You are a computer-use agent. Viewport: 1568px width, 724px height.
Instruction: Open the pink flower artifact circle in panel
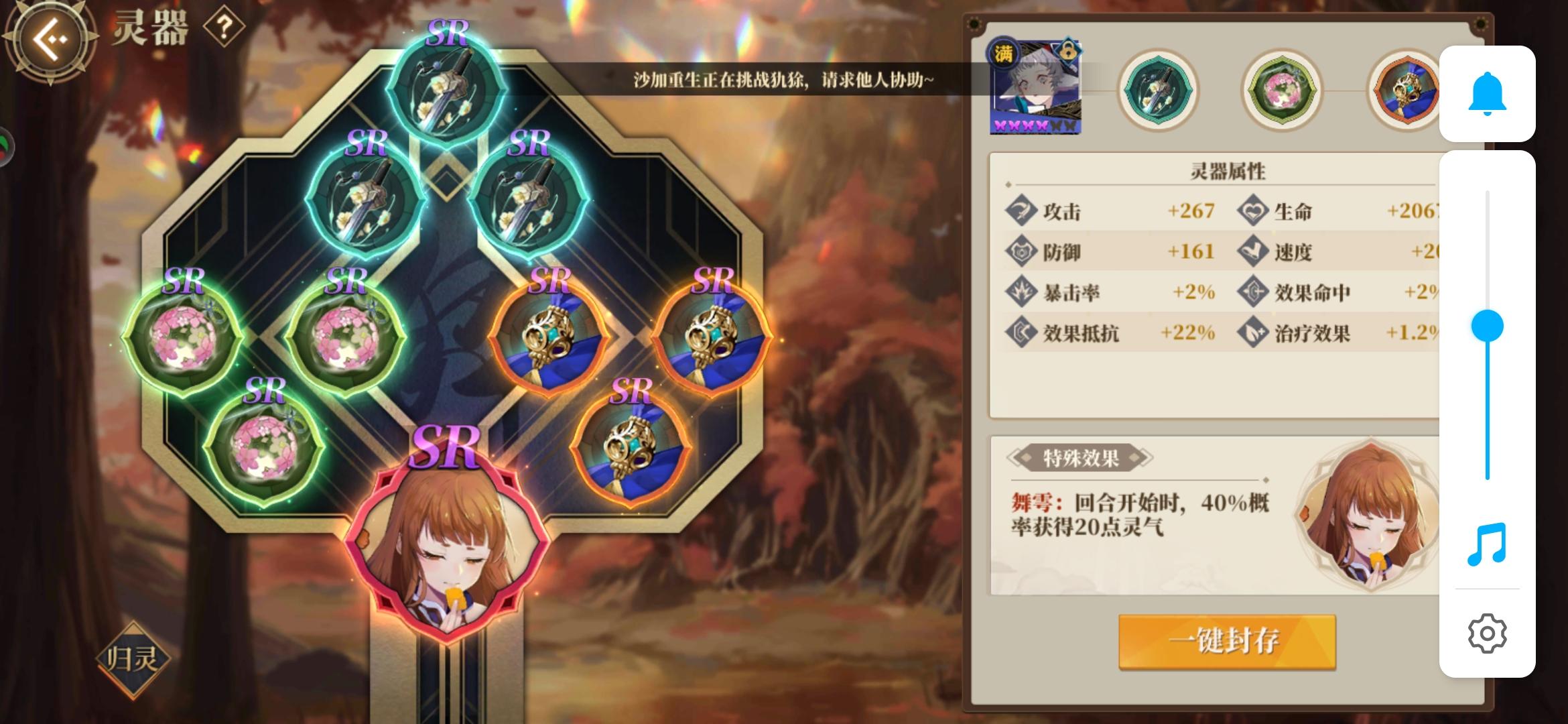(x=1281, y=90)
